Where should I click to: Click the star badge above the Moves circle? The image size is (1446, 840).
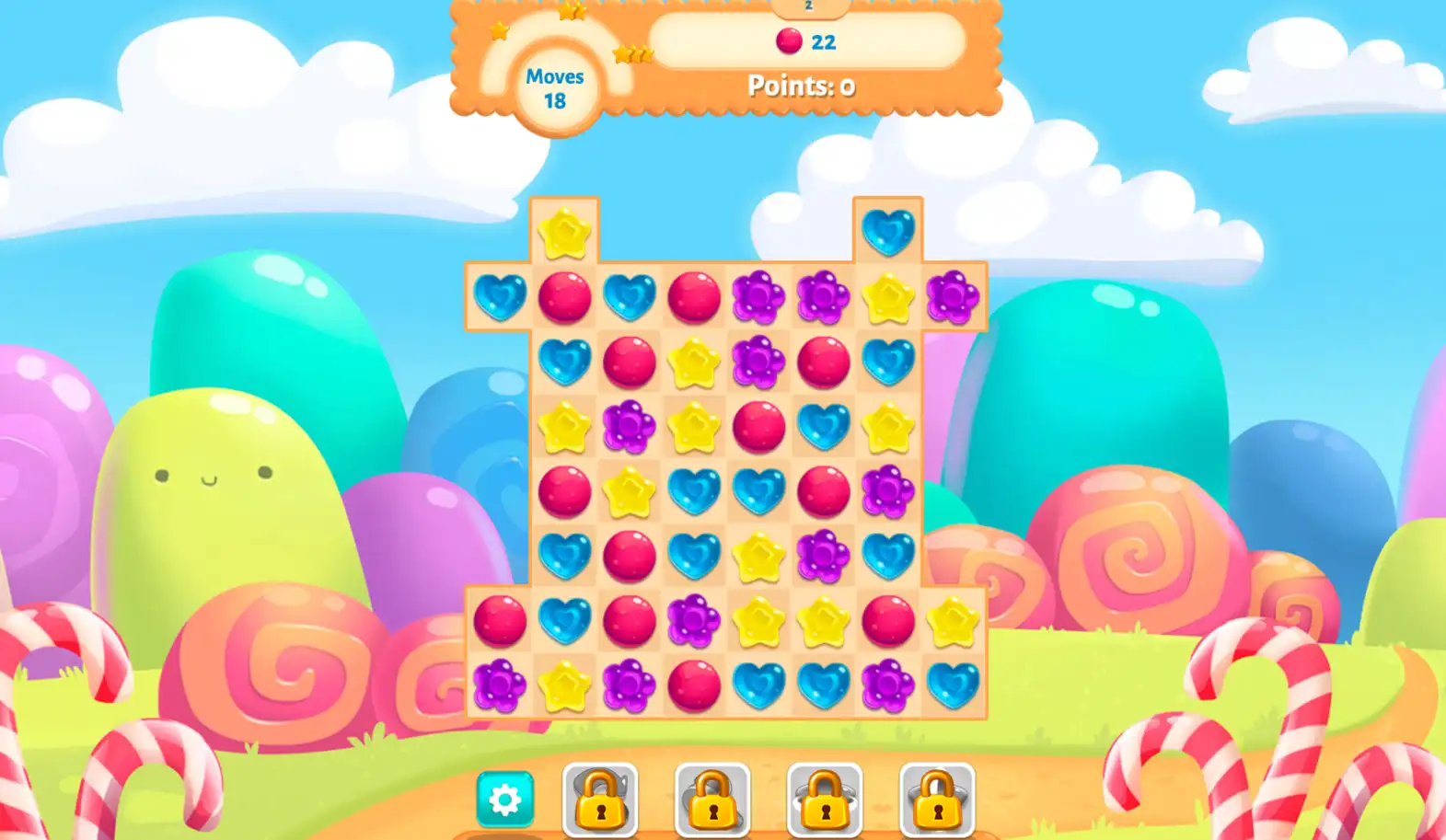click(x=573, y=13)
